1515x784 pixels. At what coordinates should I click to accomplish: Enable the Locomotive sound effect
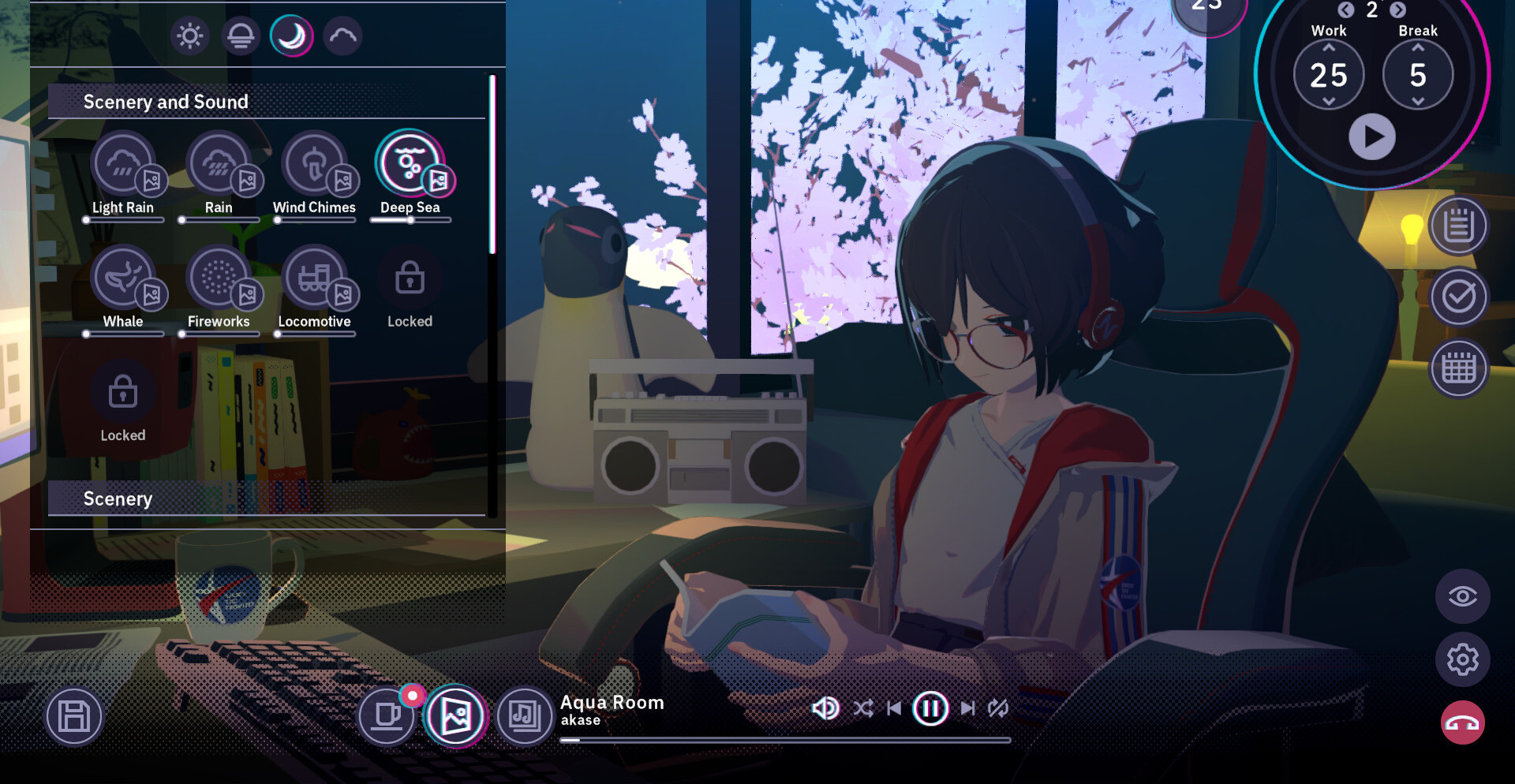(314, 278)
